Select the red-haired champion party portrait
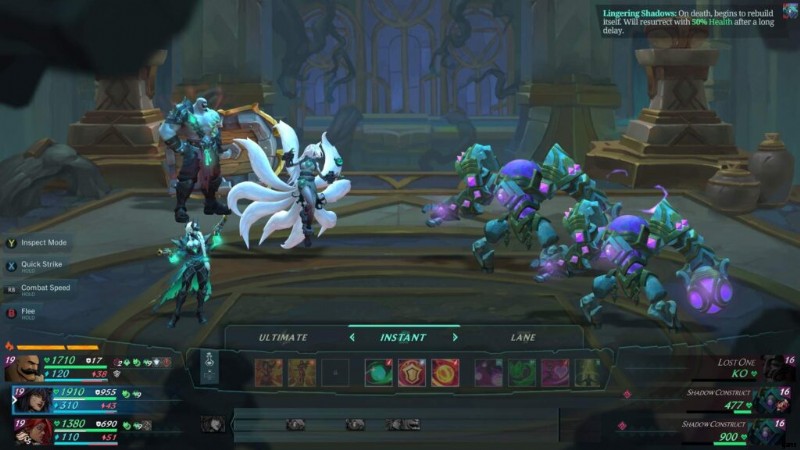The width and height of the screenshot is (800, 450). 32,431
